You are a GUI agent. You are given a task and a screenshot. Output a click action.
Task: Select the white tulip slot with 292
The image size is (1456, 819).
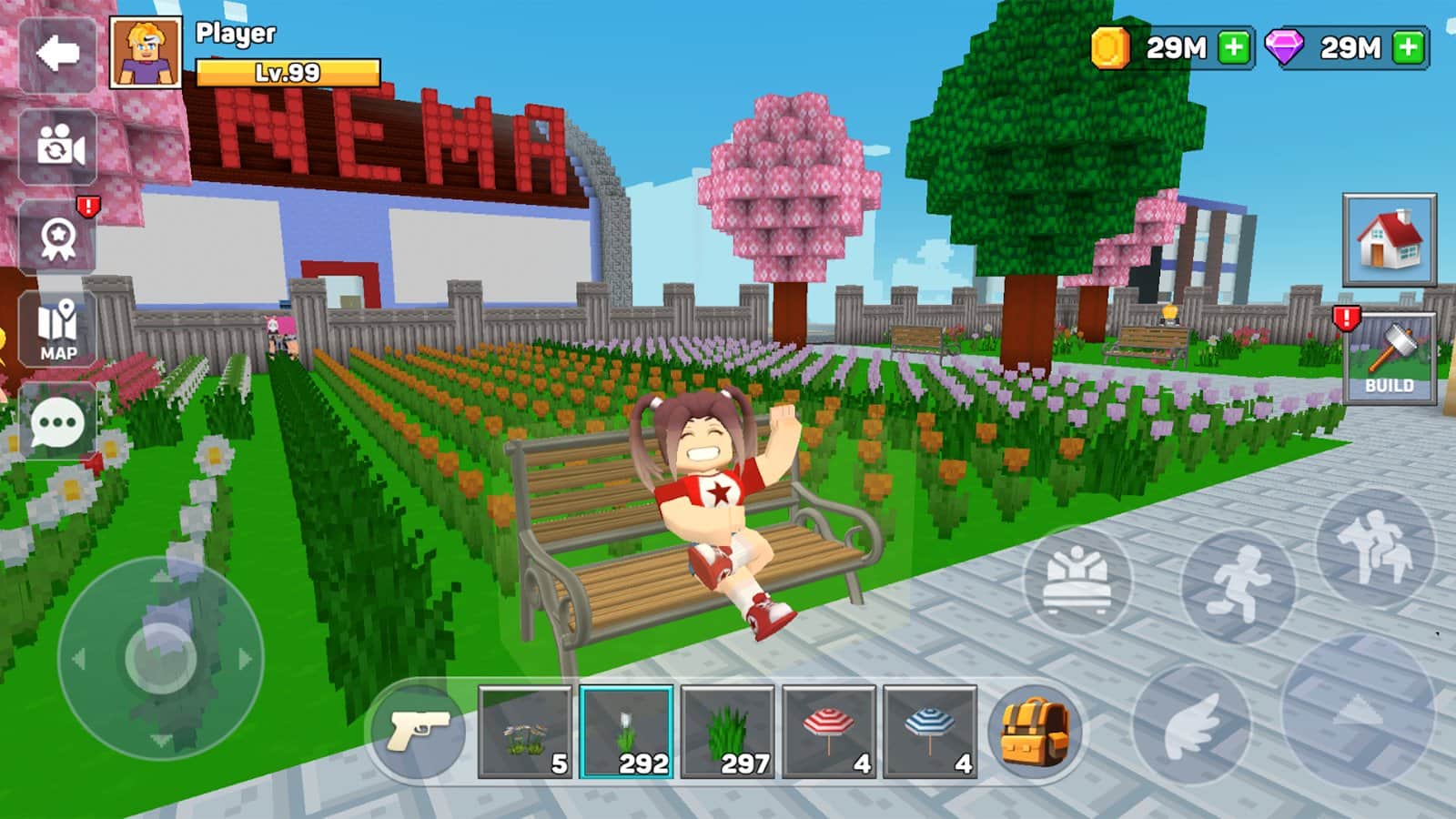click(x=626, y=733)
